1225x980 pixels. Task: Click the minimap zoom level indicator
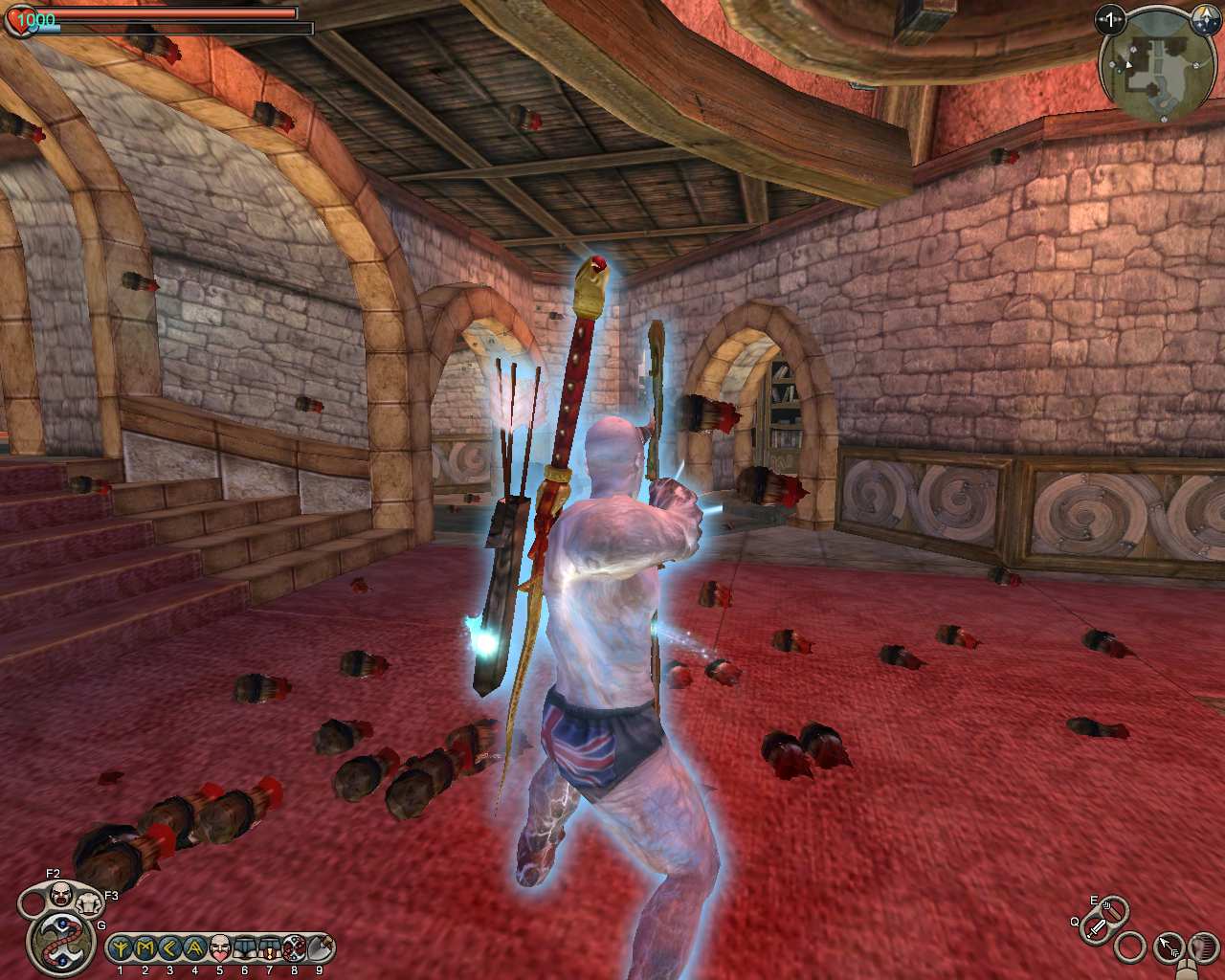(x=1110, y=19)
